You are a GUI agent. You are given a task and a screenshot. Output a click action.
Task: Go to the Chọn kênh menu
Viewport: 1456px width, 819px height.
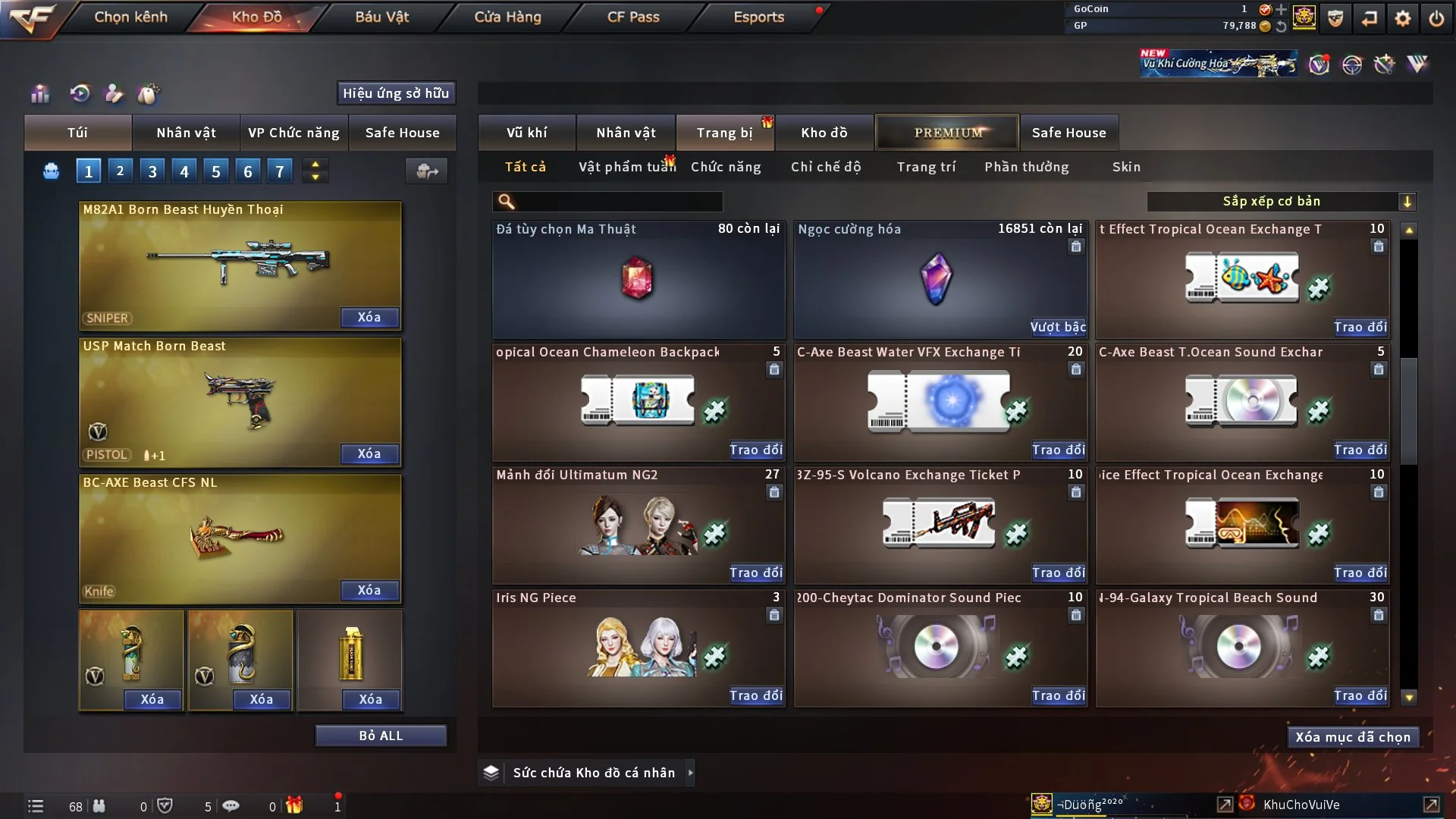pyautogui.click(x=130, y=17)
